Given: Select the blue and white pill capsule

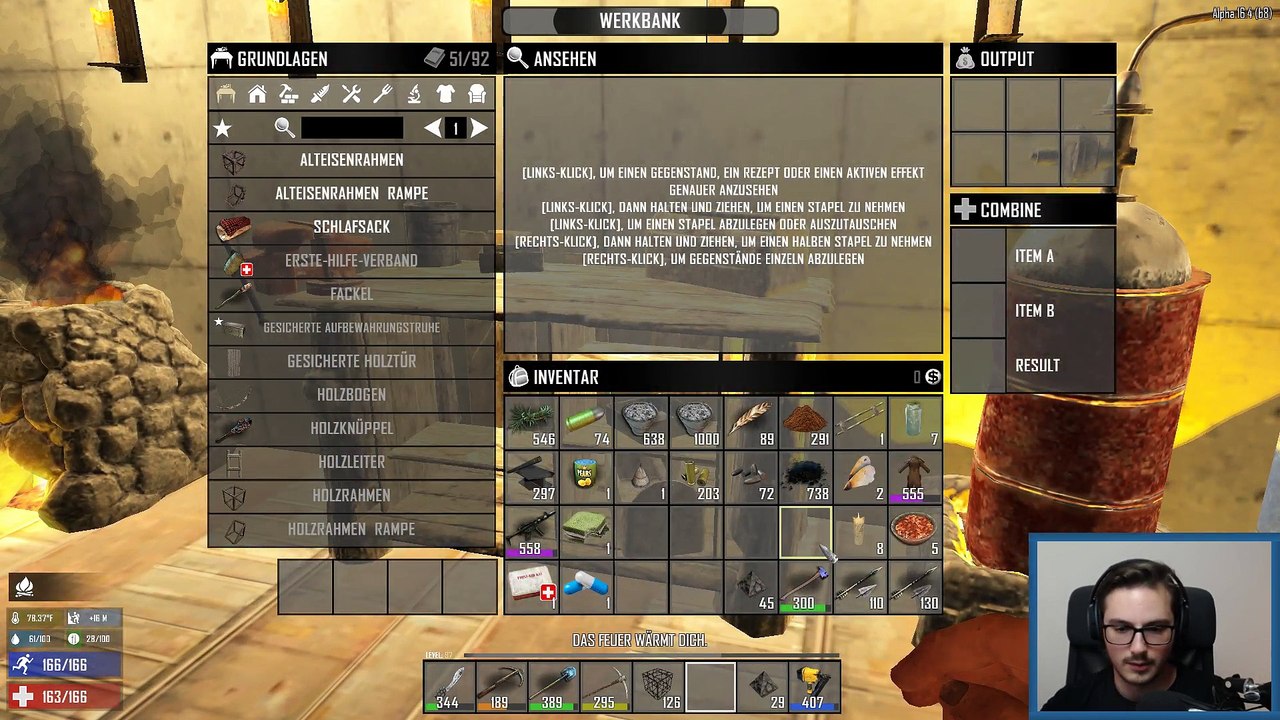Looking at the screenshot, I should pyautogui.click(x=586, y=586).
